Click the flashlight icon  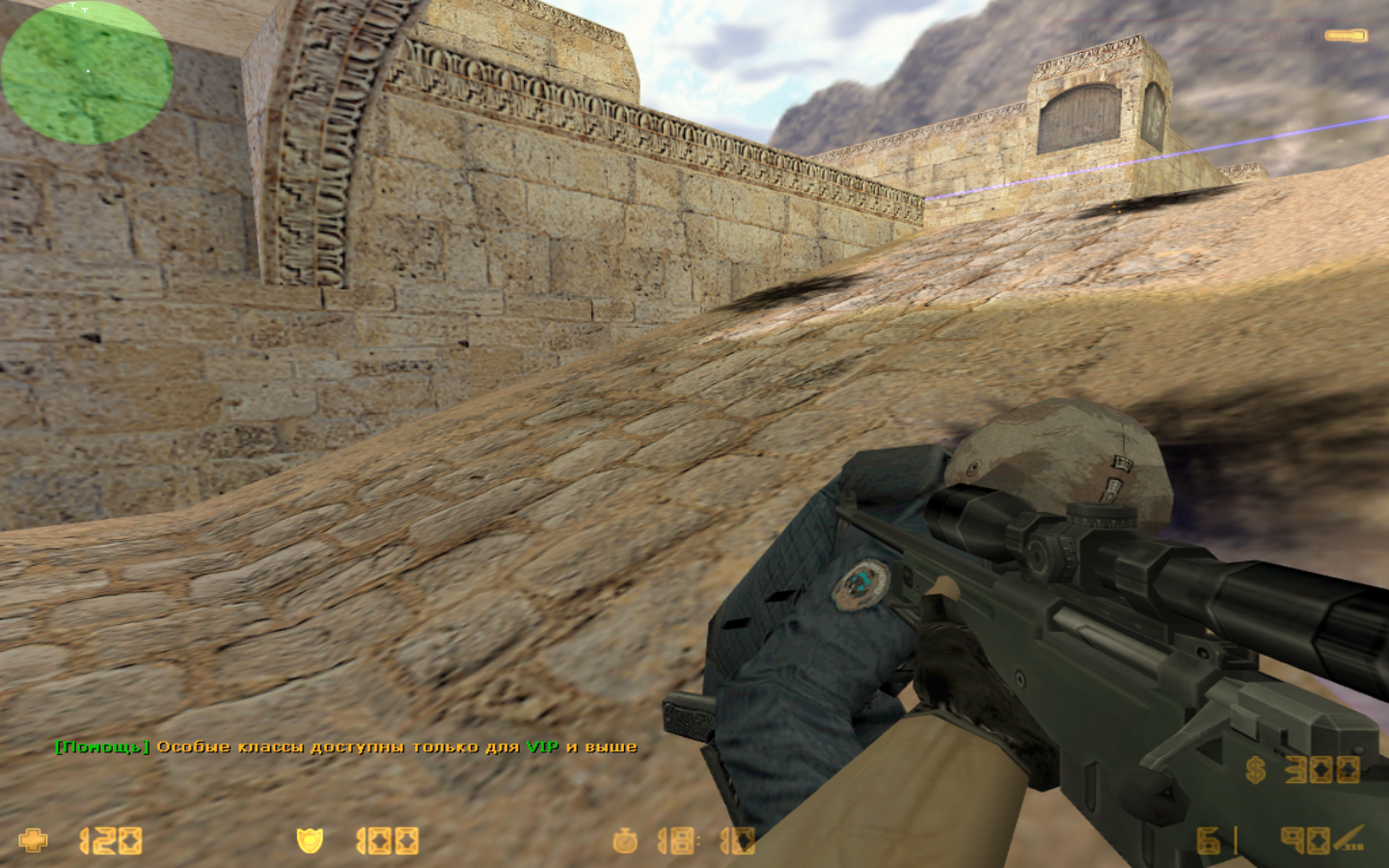[1346, 36]
